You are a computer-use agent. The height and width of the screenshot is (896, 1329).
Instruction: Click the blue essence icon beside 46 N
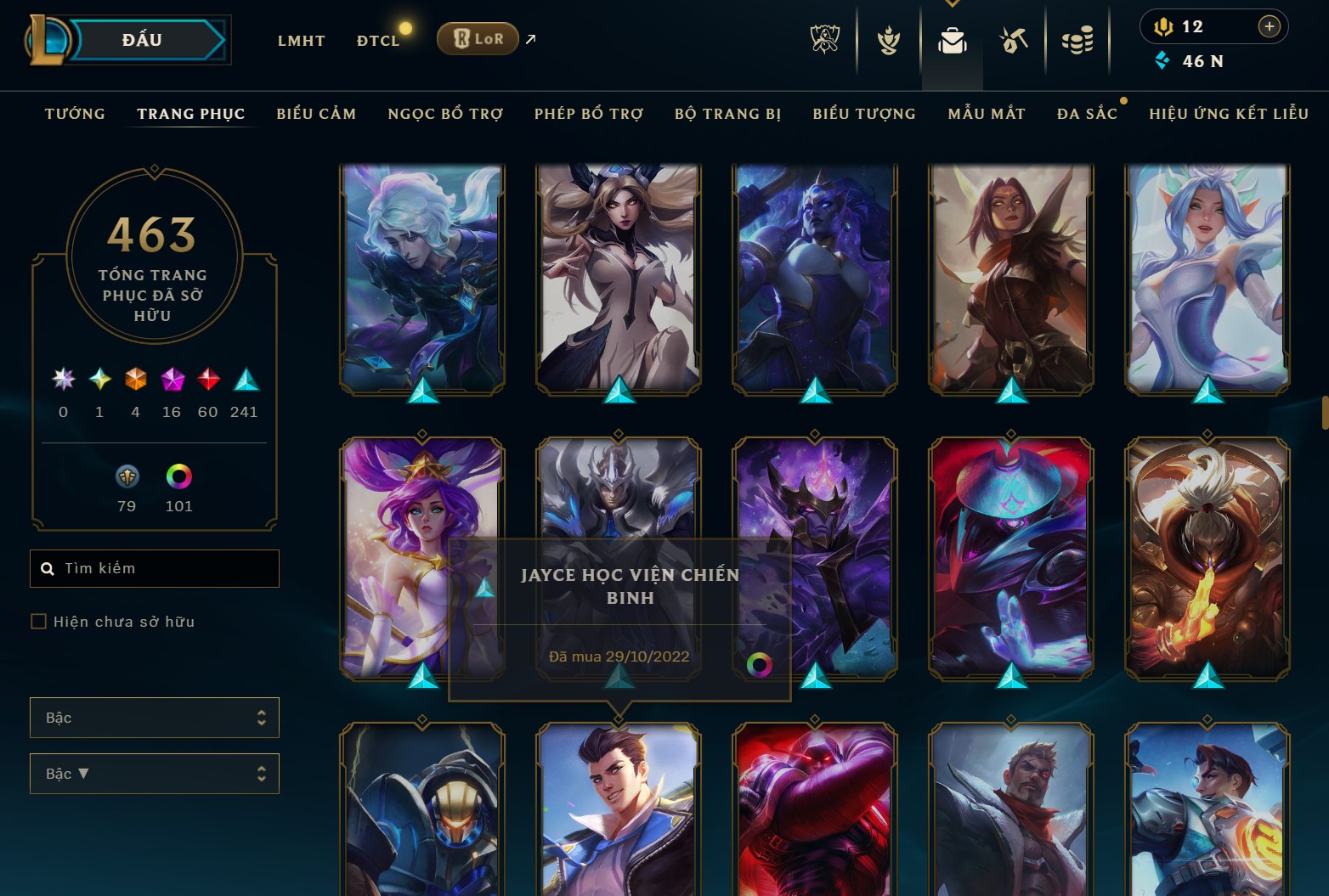pyautogui.click(x=1162, y=60)
